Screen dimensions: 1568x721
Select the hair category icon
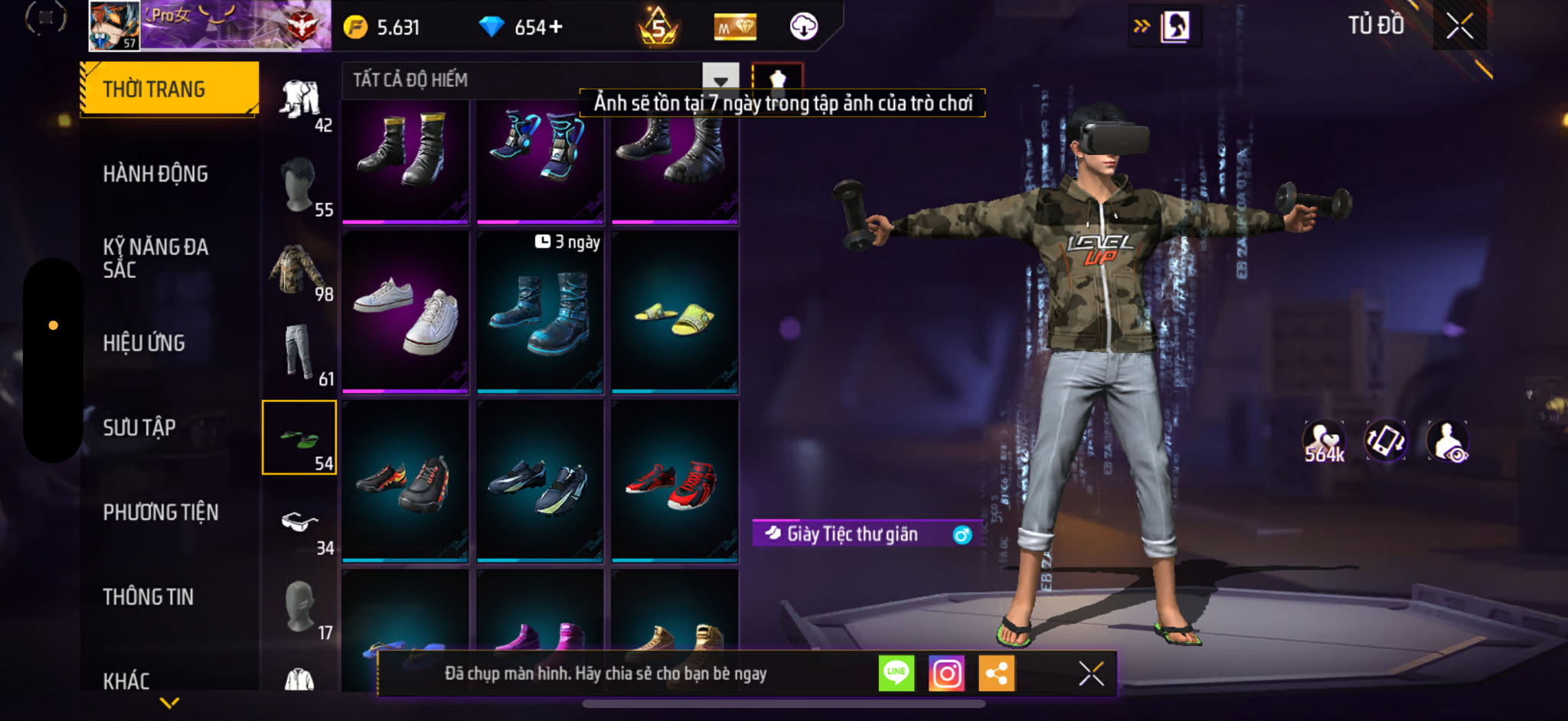click(299, 184)
